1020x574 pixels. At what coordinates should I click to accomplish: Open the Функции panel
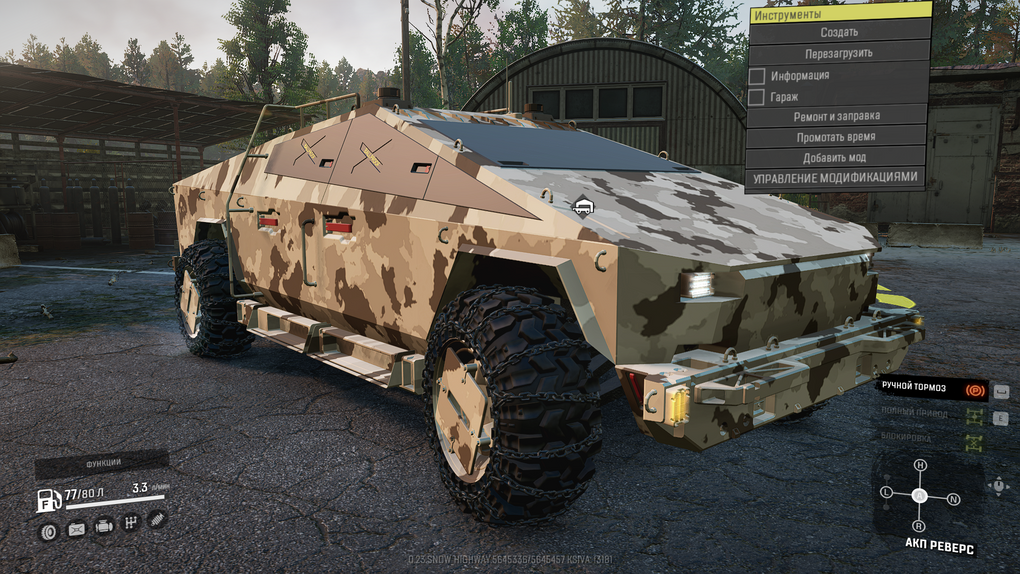click(x=101, y=463)
